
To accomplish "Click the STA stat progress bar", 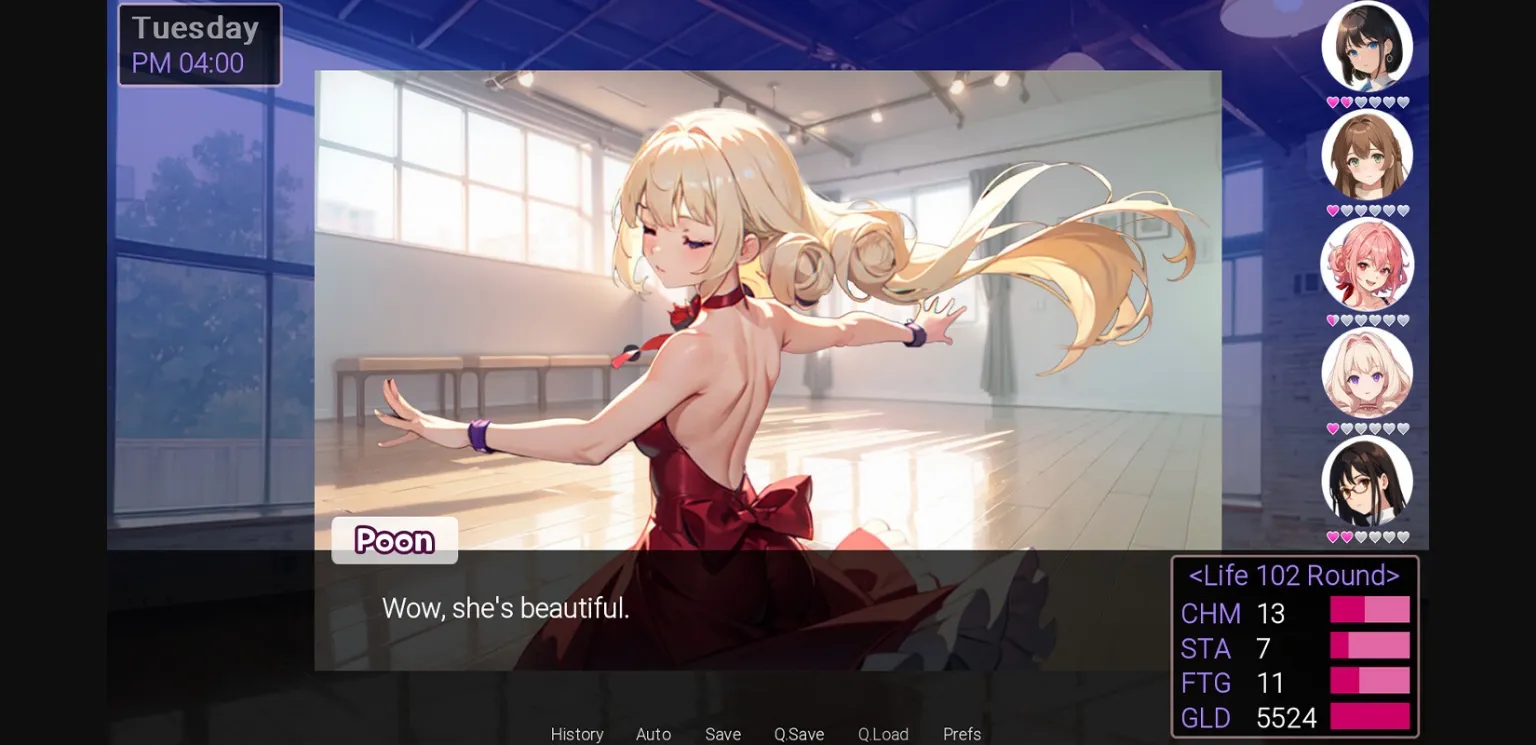I will pyautogui.click(x=1370, y=644).
